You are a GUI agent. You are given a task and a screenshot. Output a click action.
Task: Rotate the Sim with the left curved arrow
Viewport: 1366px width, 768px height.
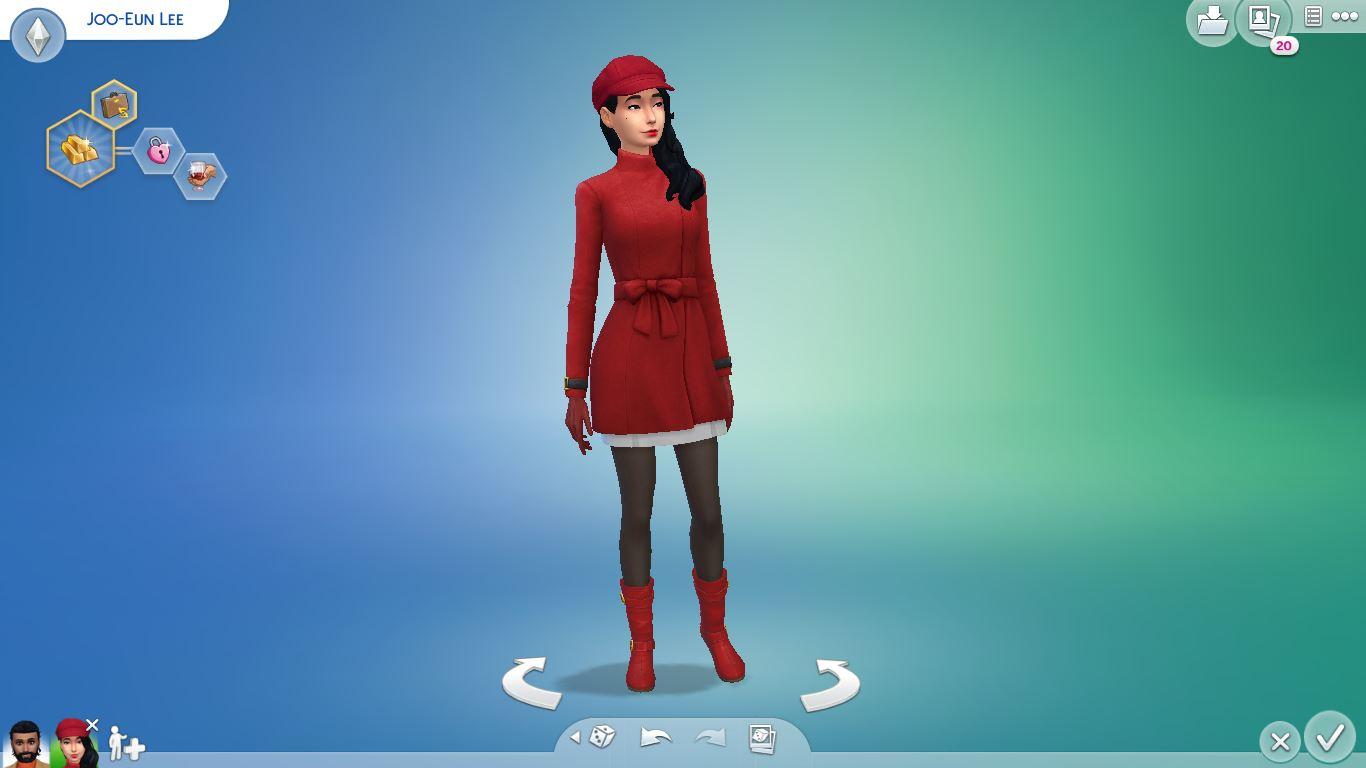(531, 683)
